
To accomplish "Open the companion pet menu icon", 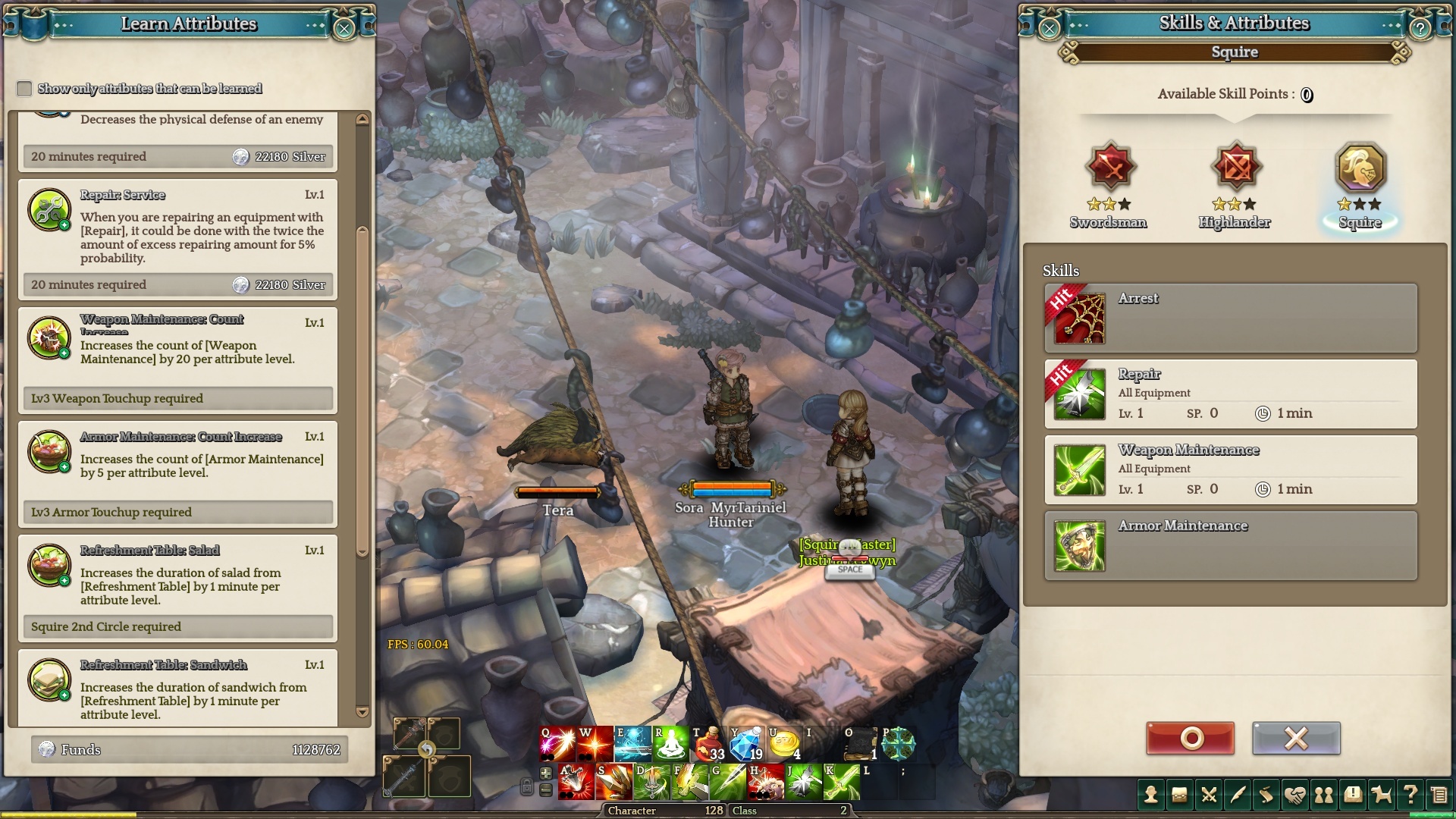I will 1382,795.
